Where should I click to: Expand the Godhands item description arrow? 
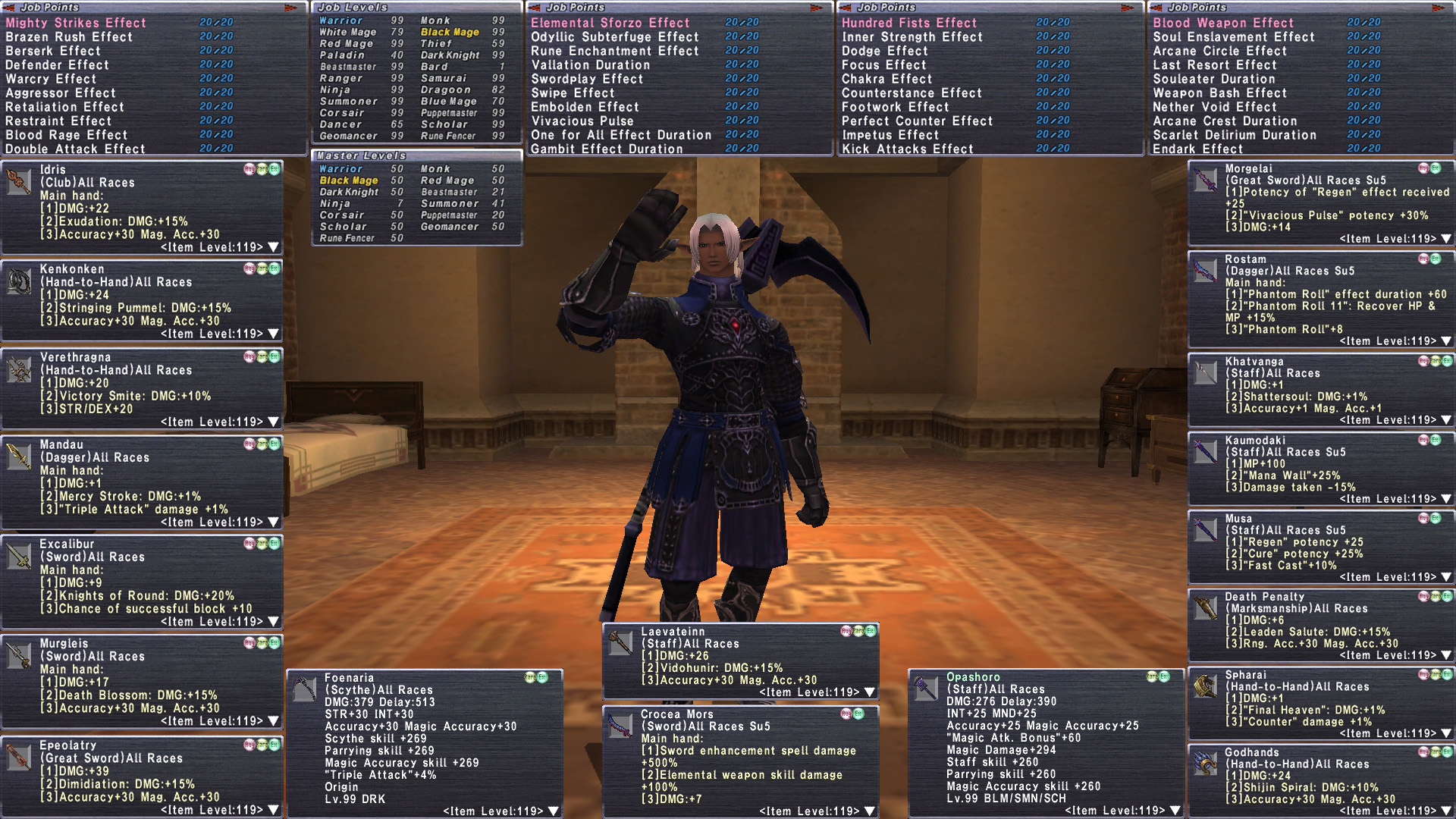coord(1446,811)
